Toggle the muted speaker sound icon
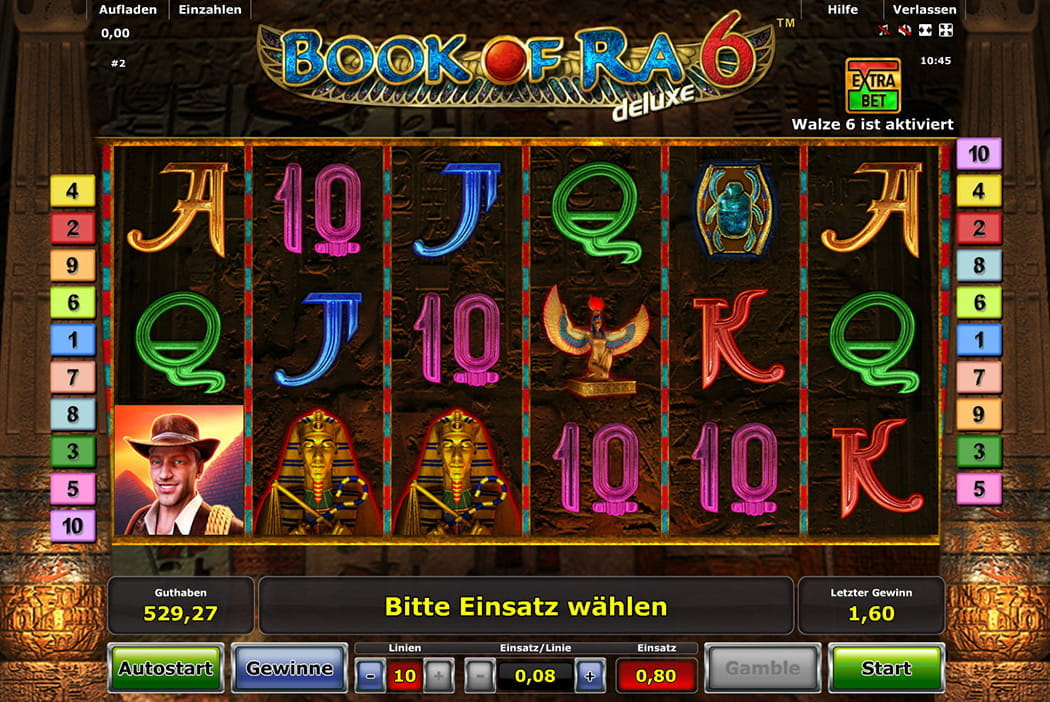This screenshot has height=702, width=1050. tap(904, 30)
